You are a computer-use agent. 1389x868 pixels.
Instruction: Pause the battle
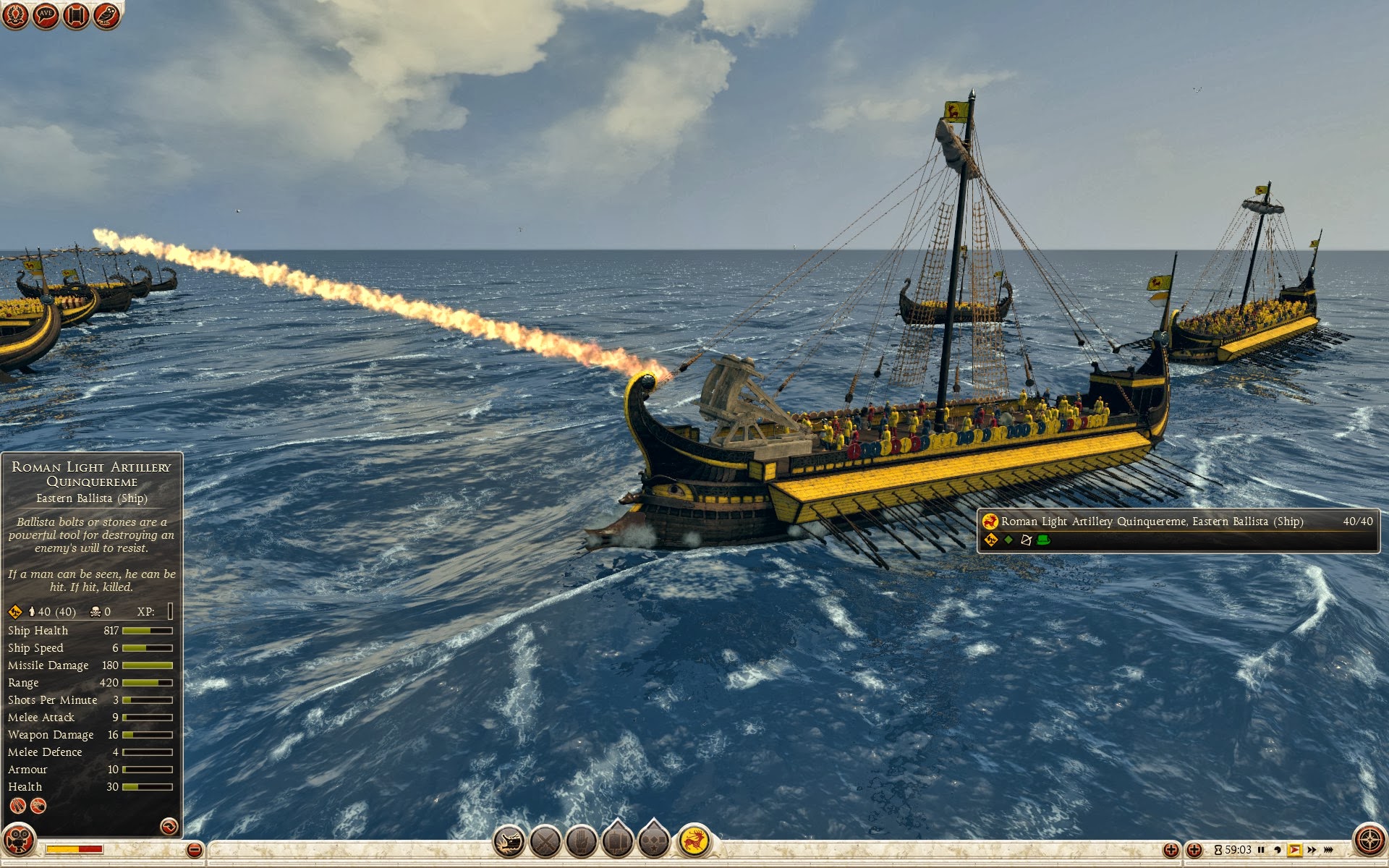[x=1261, y=850]
